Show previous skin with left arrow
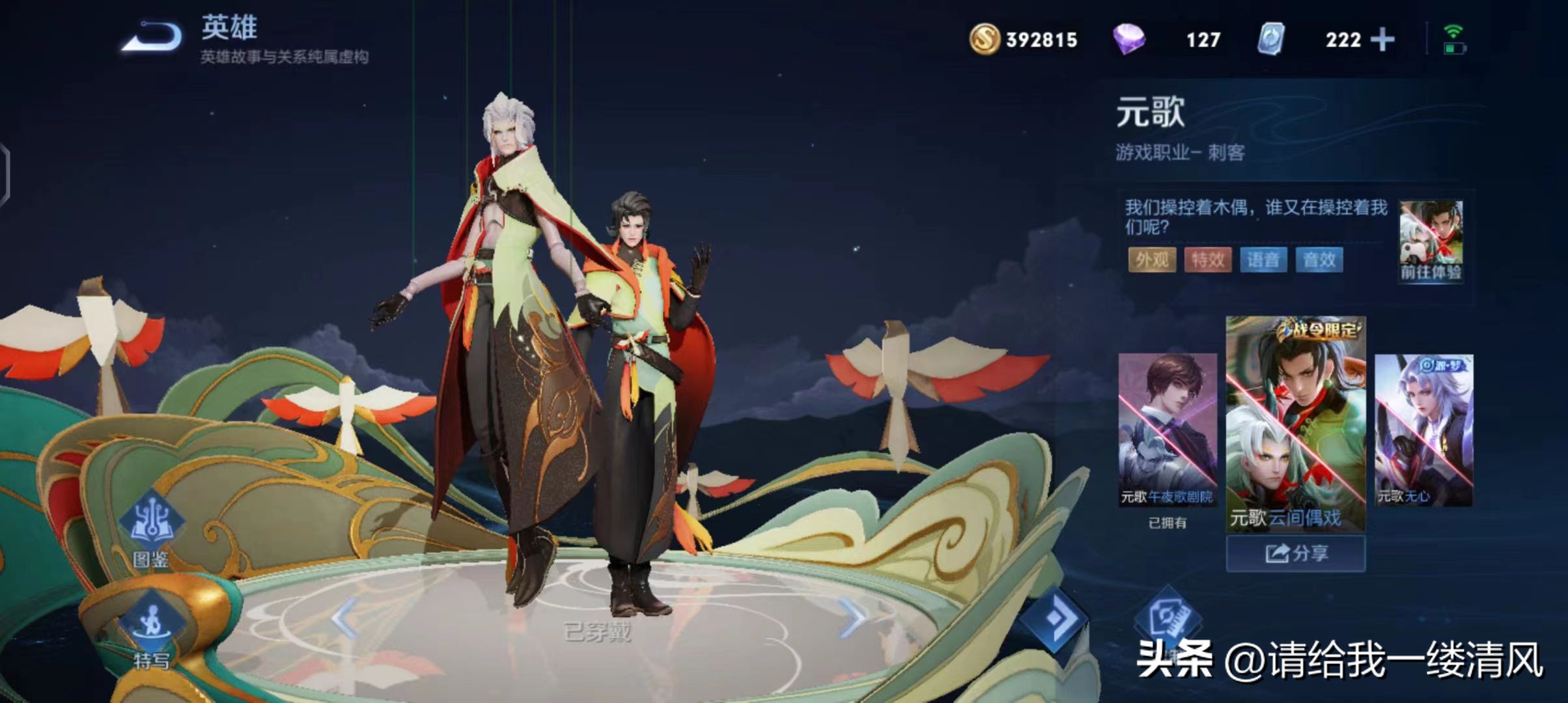This screenshot has height=703, width=1568. tap(344, 617)
